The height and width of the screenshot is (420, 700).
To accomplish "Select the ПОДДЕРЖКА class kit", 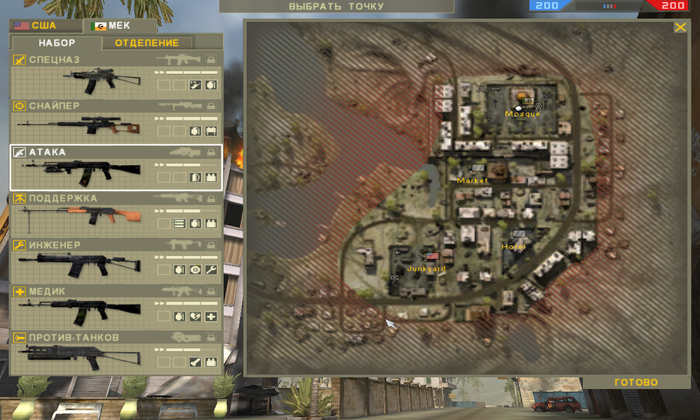I will tap(116, 213).
